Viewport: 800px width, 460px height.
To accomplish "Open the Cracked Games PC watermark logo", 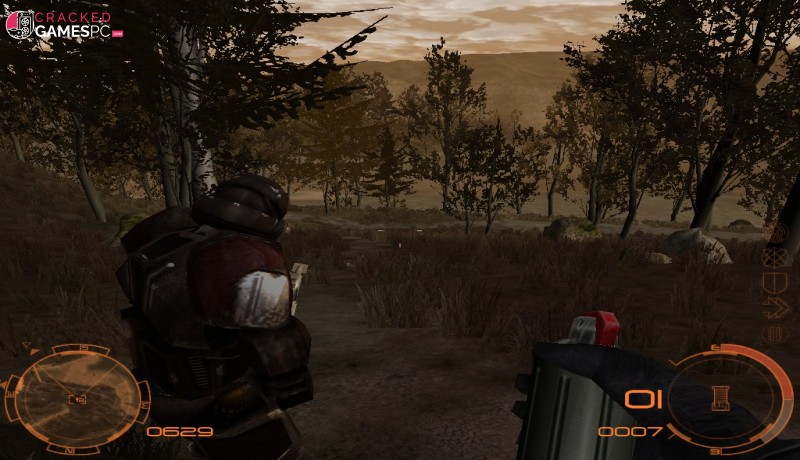I will coord(58,24).
